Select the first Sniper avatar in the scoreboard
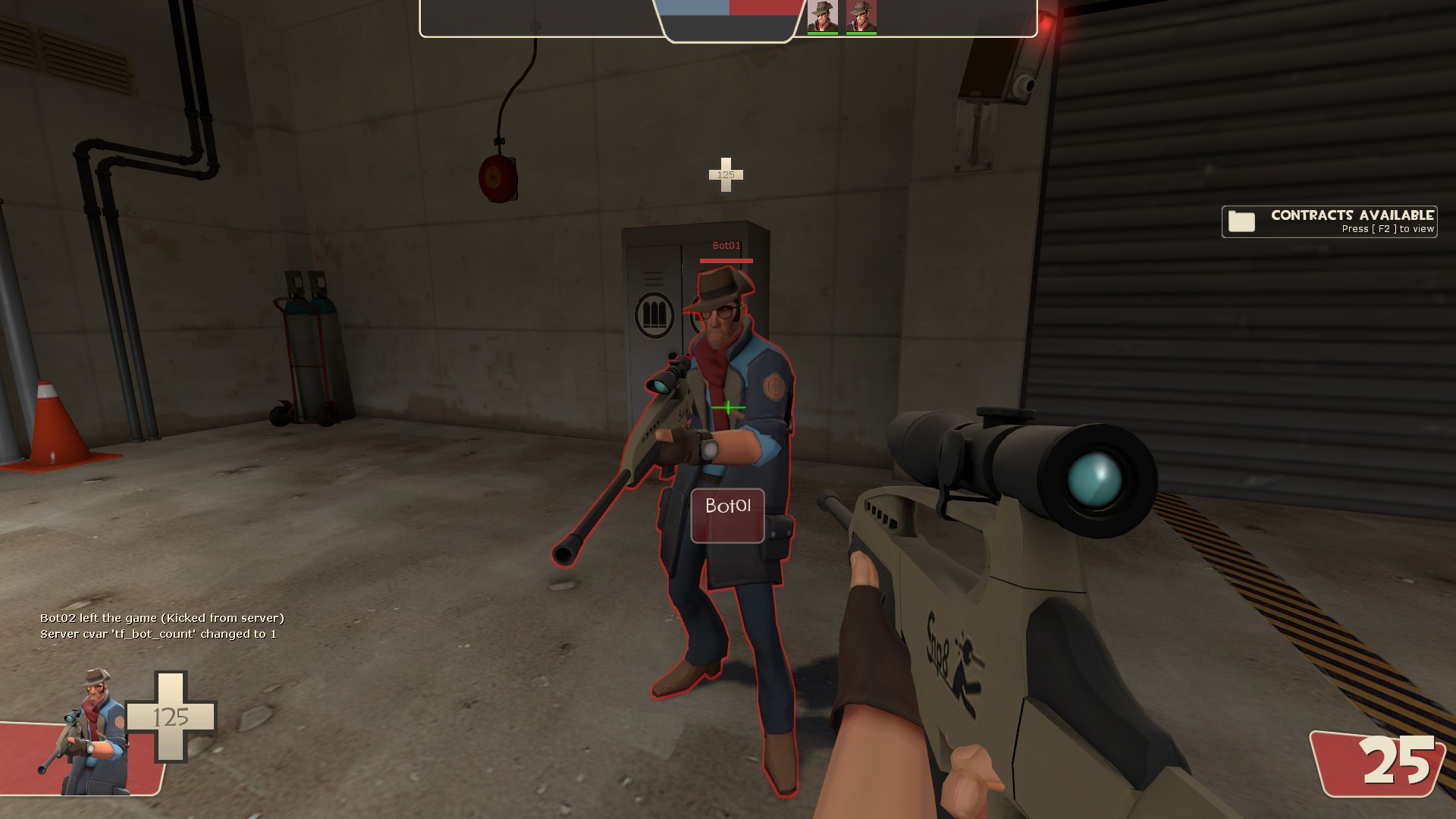 821,17
